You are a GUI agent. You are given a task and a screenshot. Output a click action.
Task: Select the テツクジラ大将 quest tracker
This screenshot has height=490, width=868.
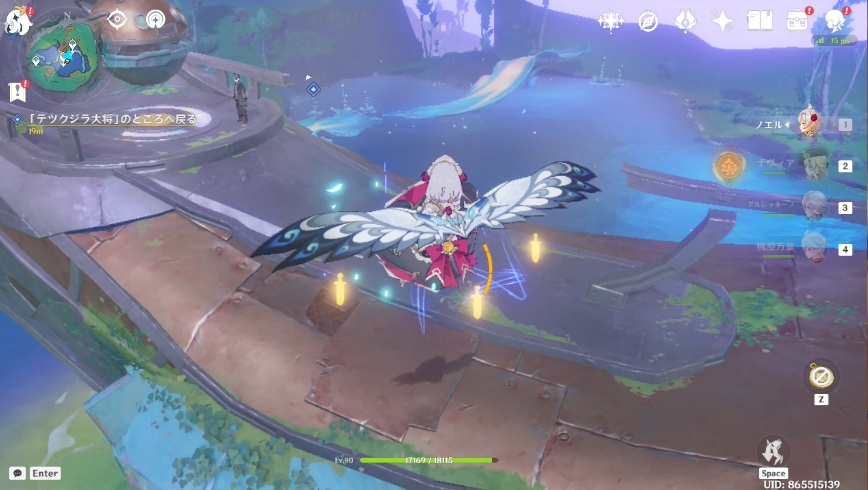coord(105,119)
